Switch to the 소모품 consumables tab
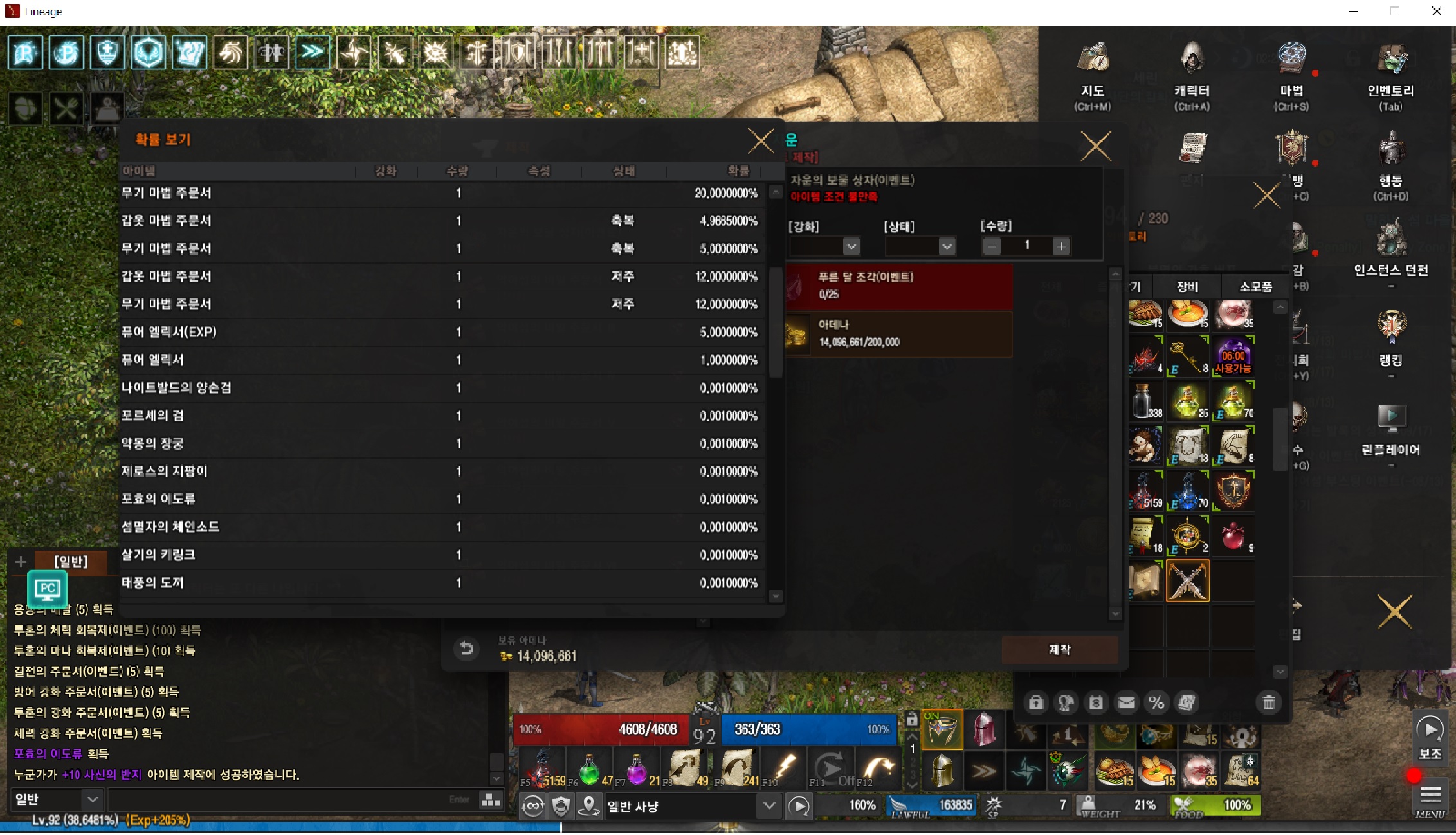 pos(1255,287)
